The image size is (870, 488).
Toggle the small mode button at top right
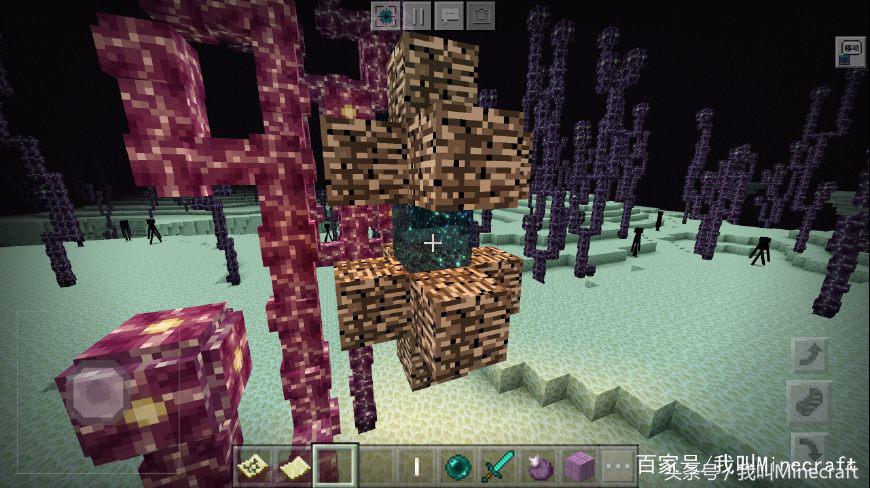pos(850,48)
